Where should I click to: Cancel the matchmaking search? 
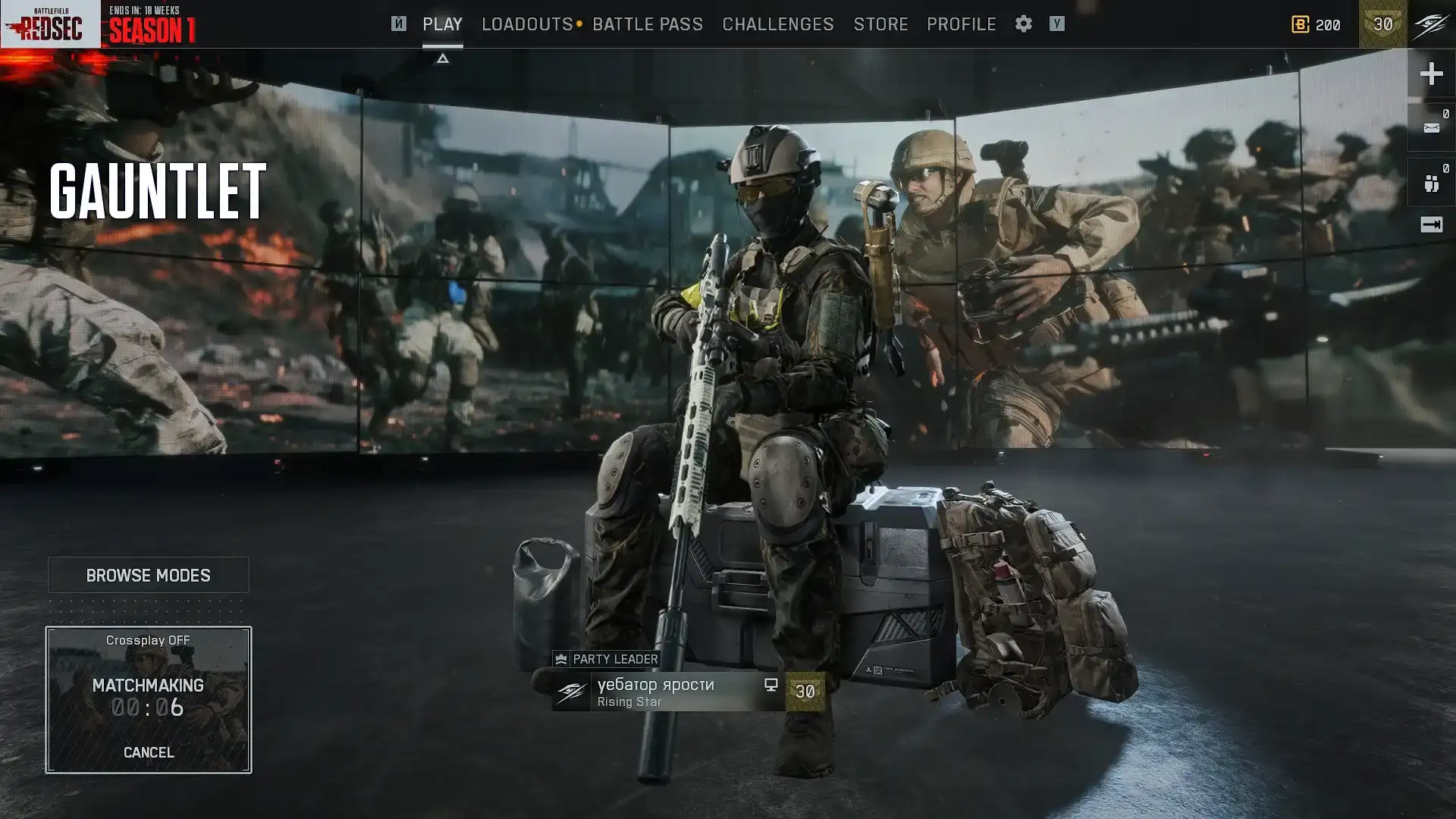(x=149, y=752)
